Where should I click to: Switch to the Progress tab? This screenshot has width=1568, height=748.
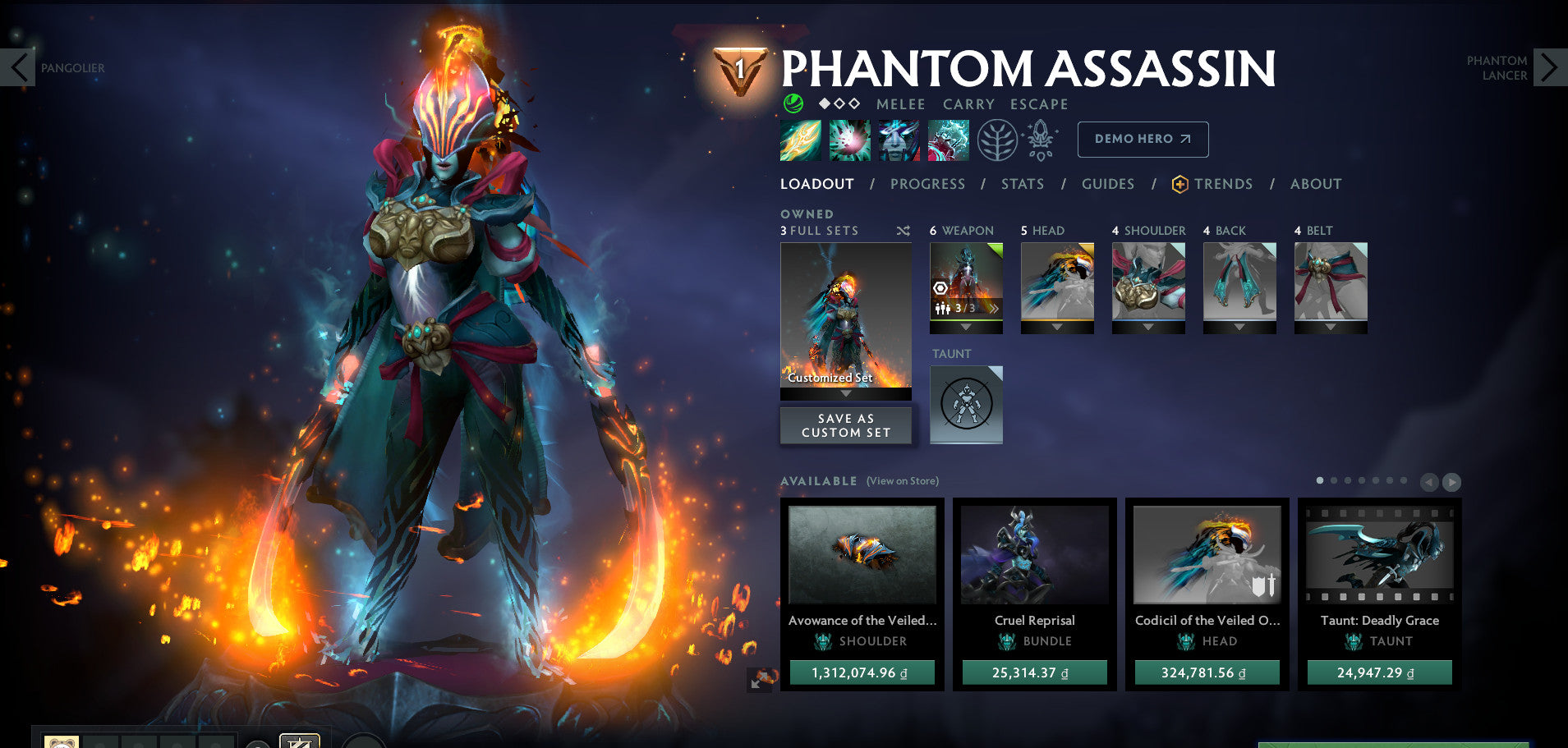pyautogui.click(x=927, y=184)
